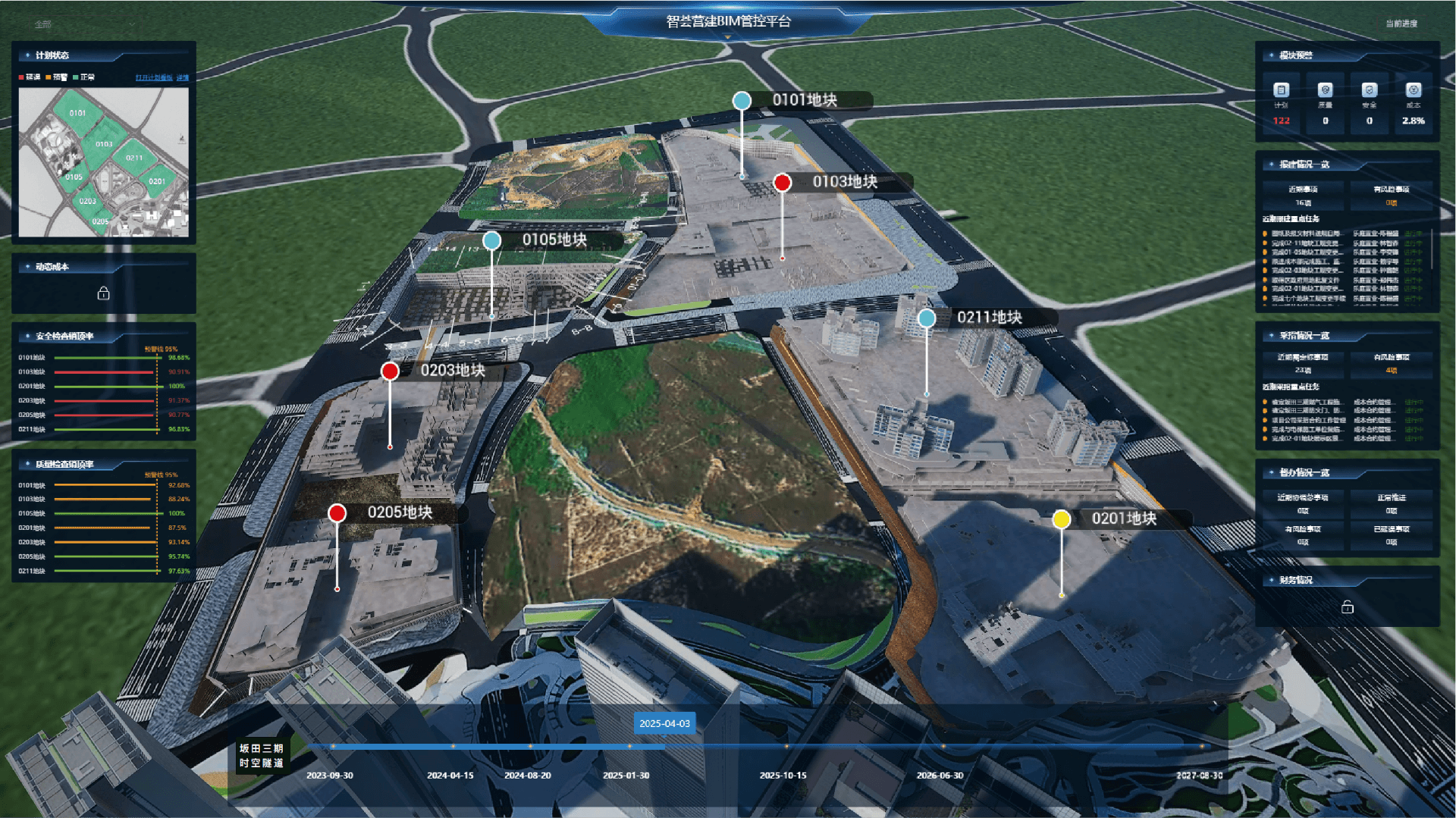The image size is (1456, 818).
Task: Select the 0101地块 map marker label
Action: pyautogui.click(x=805, y=100)
